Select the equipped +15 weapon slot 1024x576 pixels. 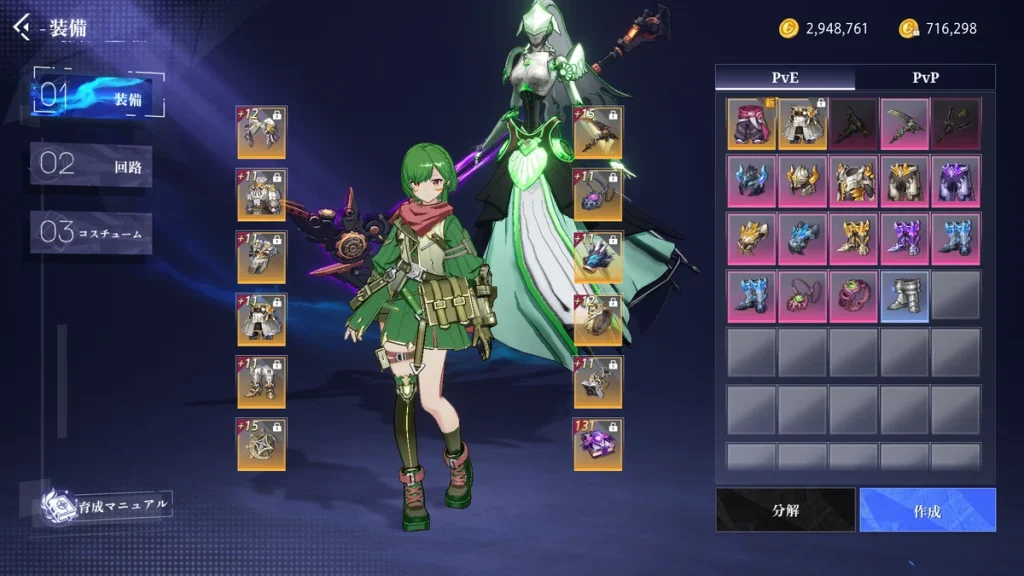598,132
